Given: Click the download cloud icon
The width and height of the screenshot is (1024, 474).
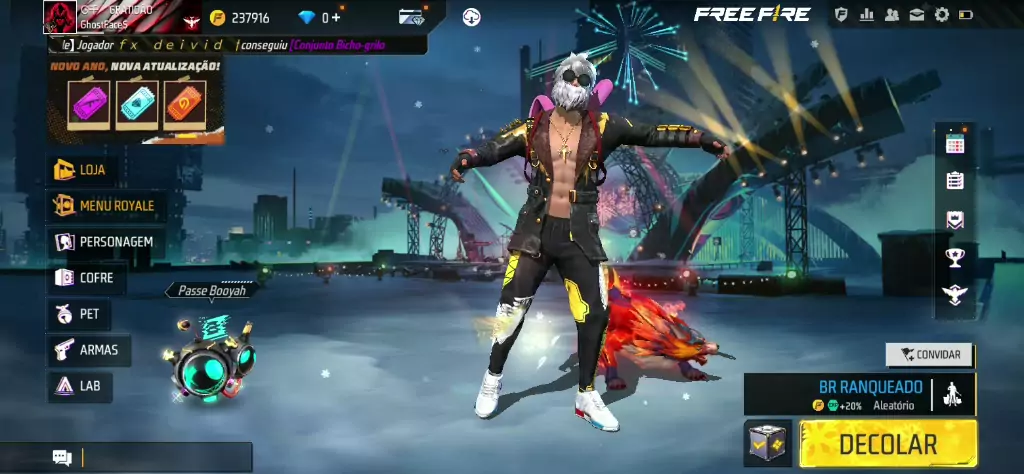Looking at the screenshot, I should (x=472, y=17).
